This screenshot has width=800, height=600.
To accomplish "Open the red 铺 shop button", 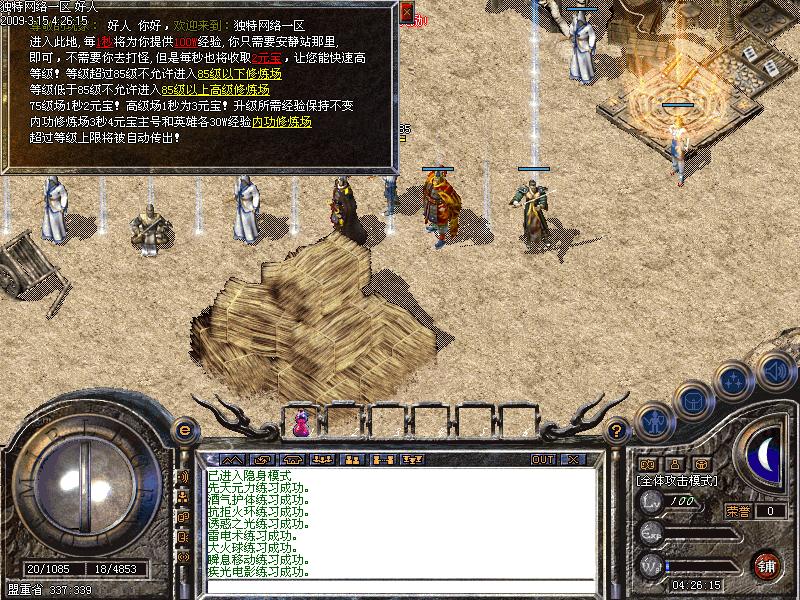I will tap(767, 566).
